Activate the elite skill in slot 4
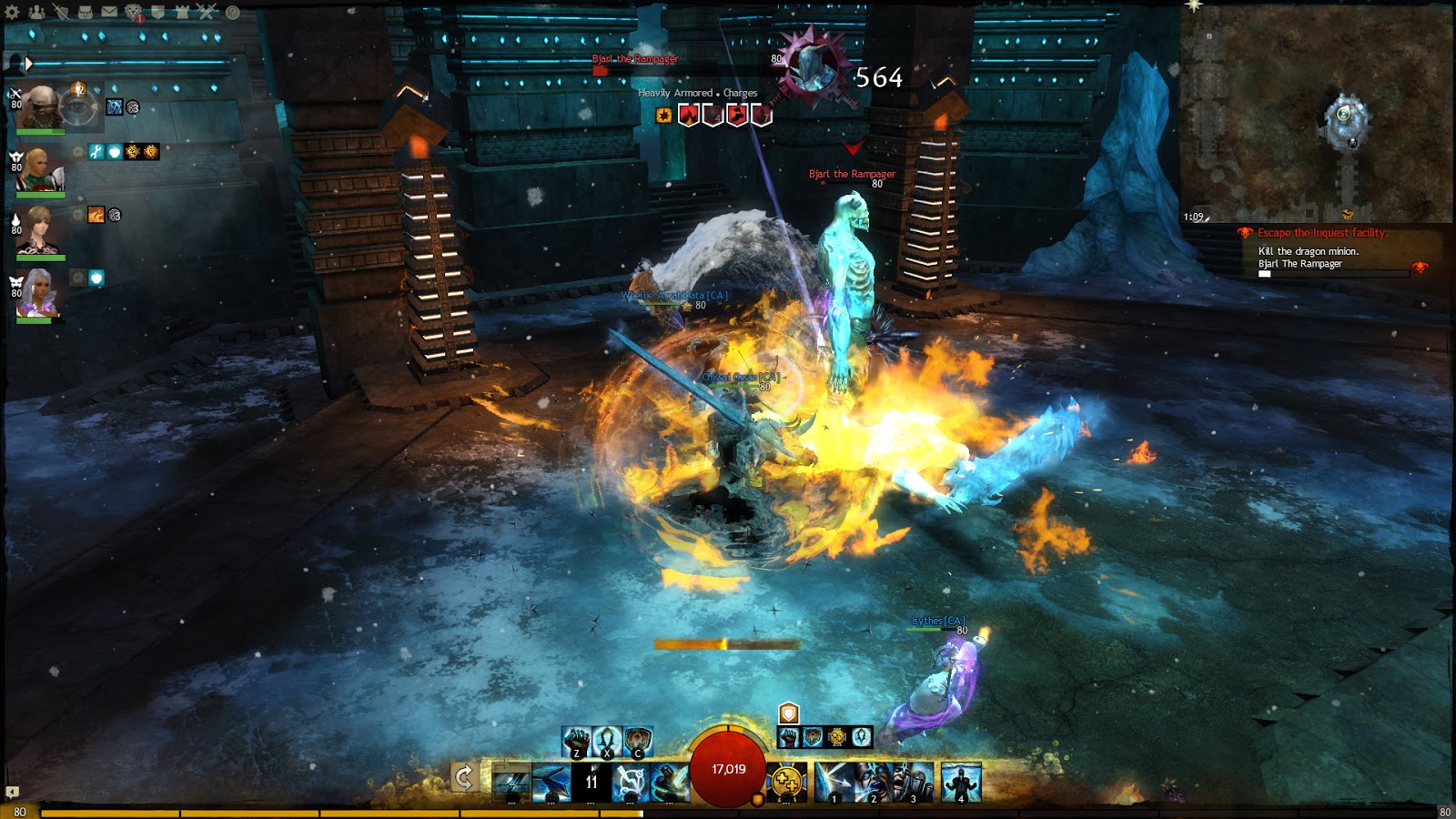 961,782
